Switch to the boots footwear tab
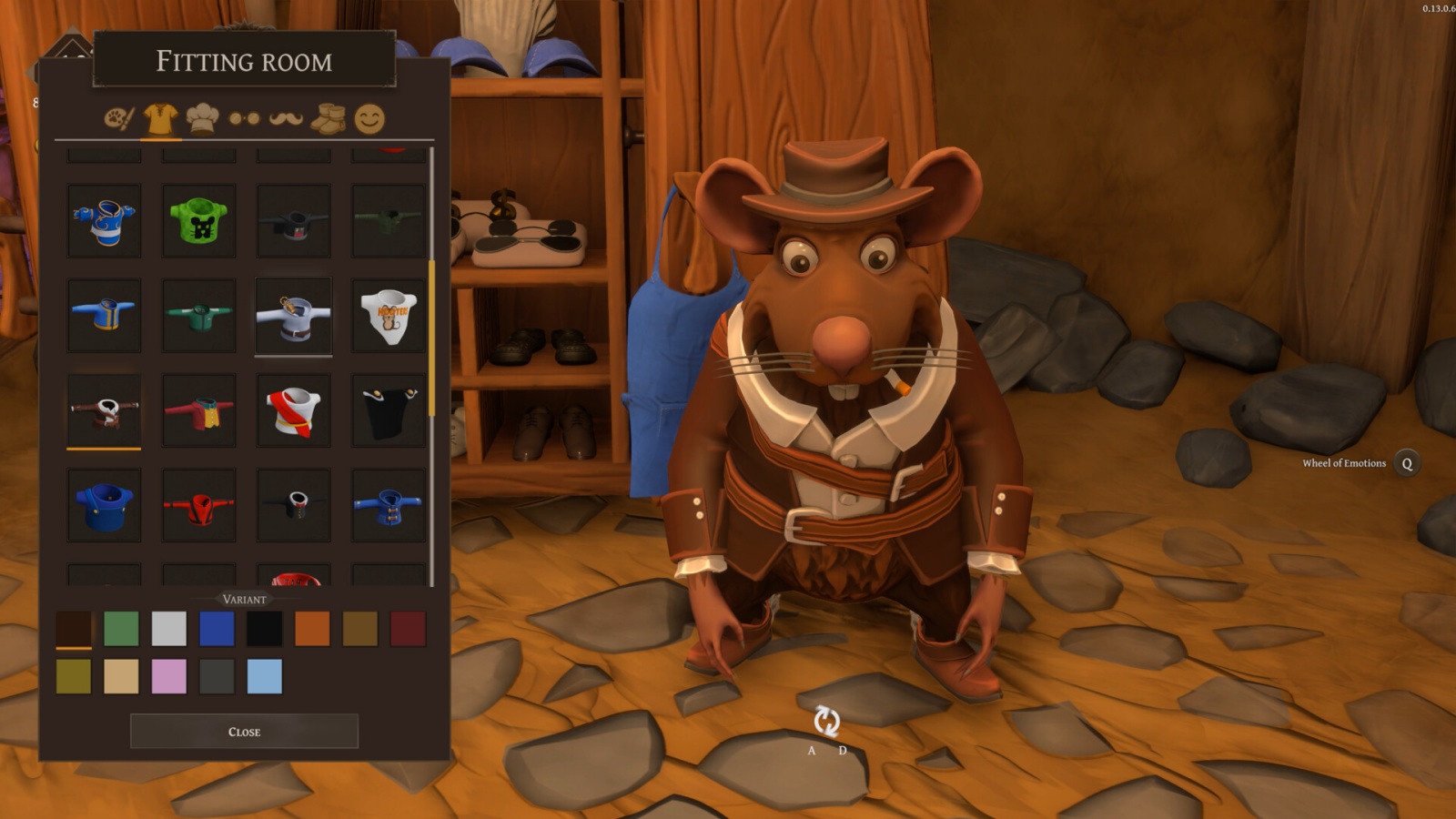 (x=329, y=118)
